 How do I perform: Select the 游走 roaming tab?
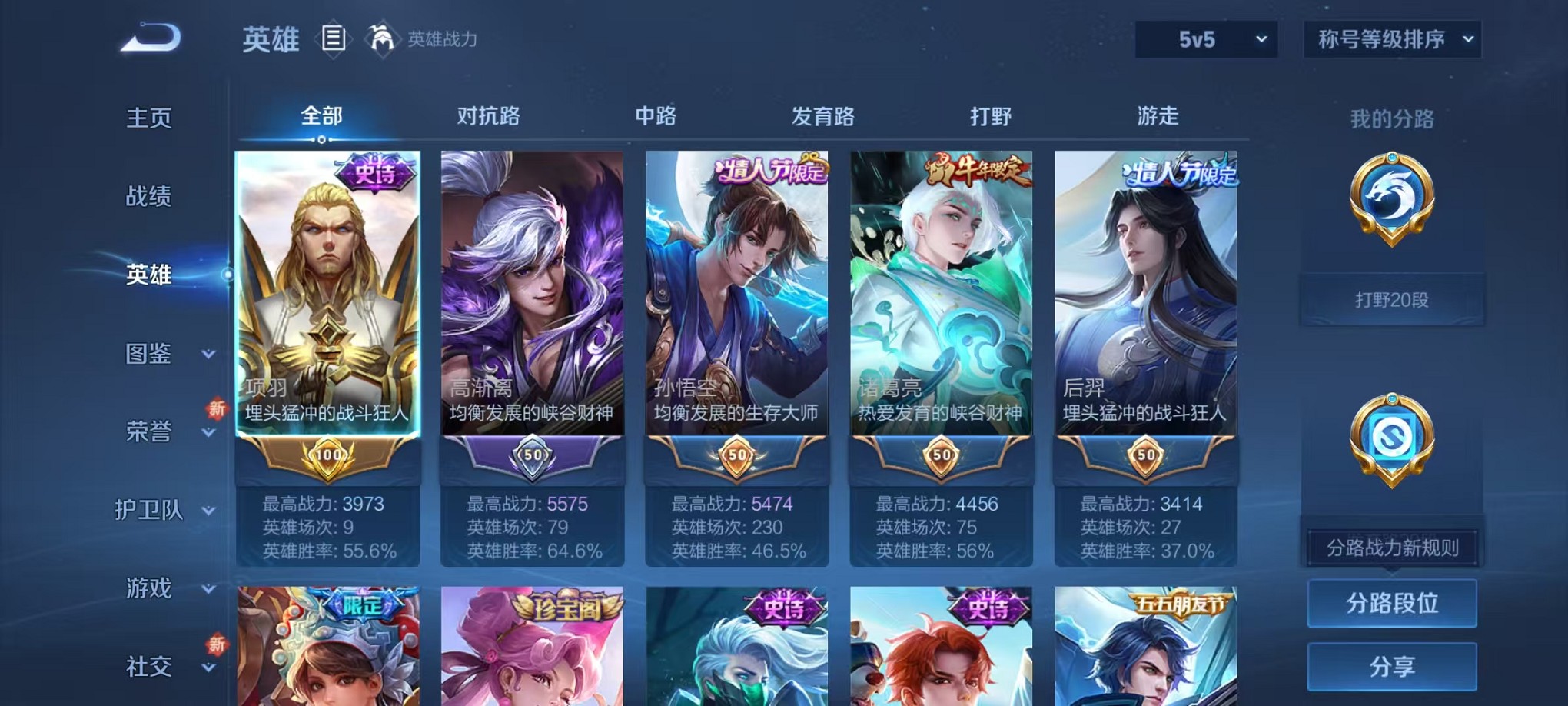pos(1158,115)
